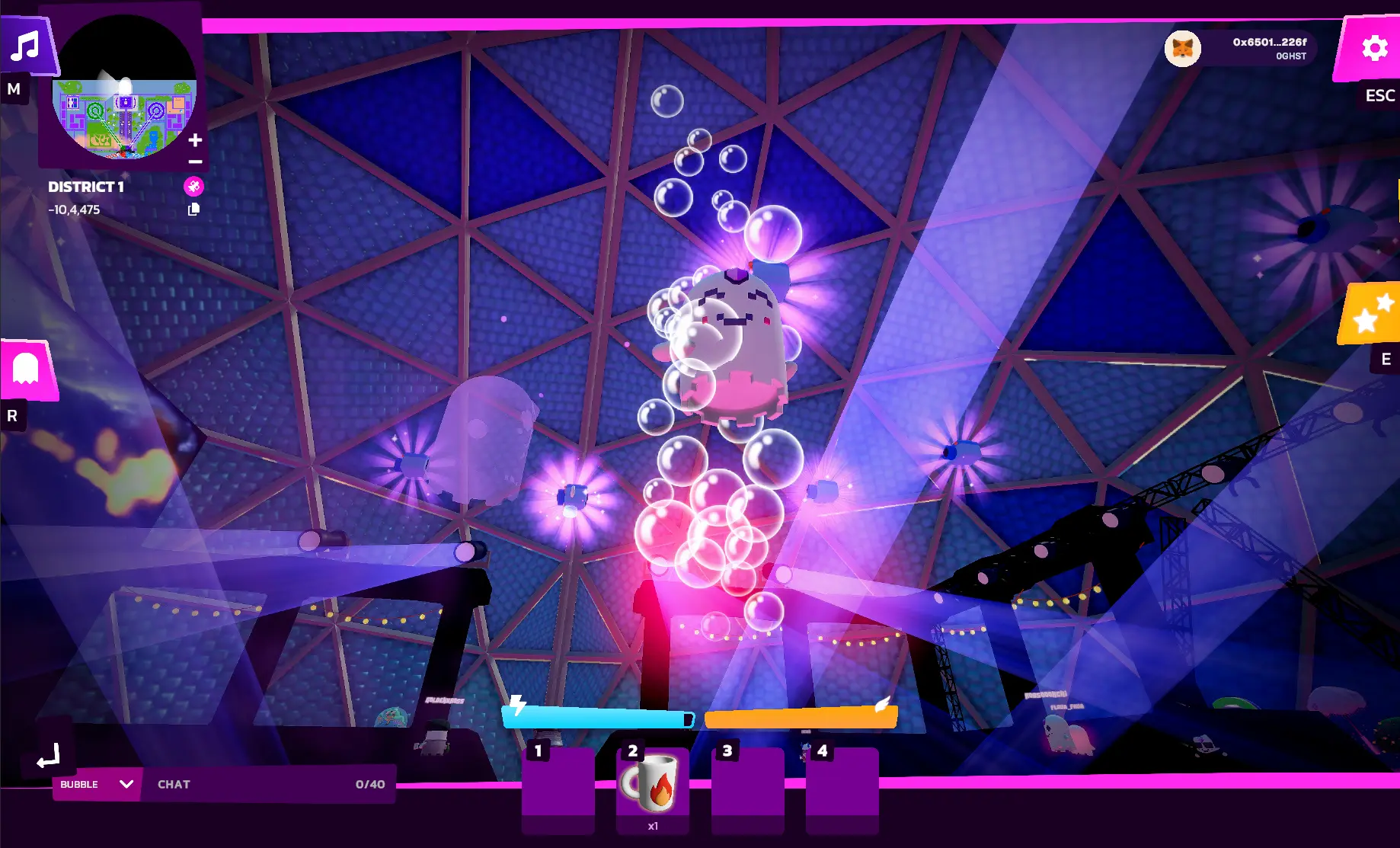Select the CHAT message tab
The image size is (1400, 848).
(174, 784)
